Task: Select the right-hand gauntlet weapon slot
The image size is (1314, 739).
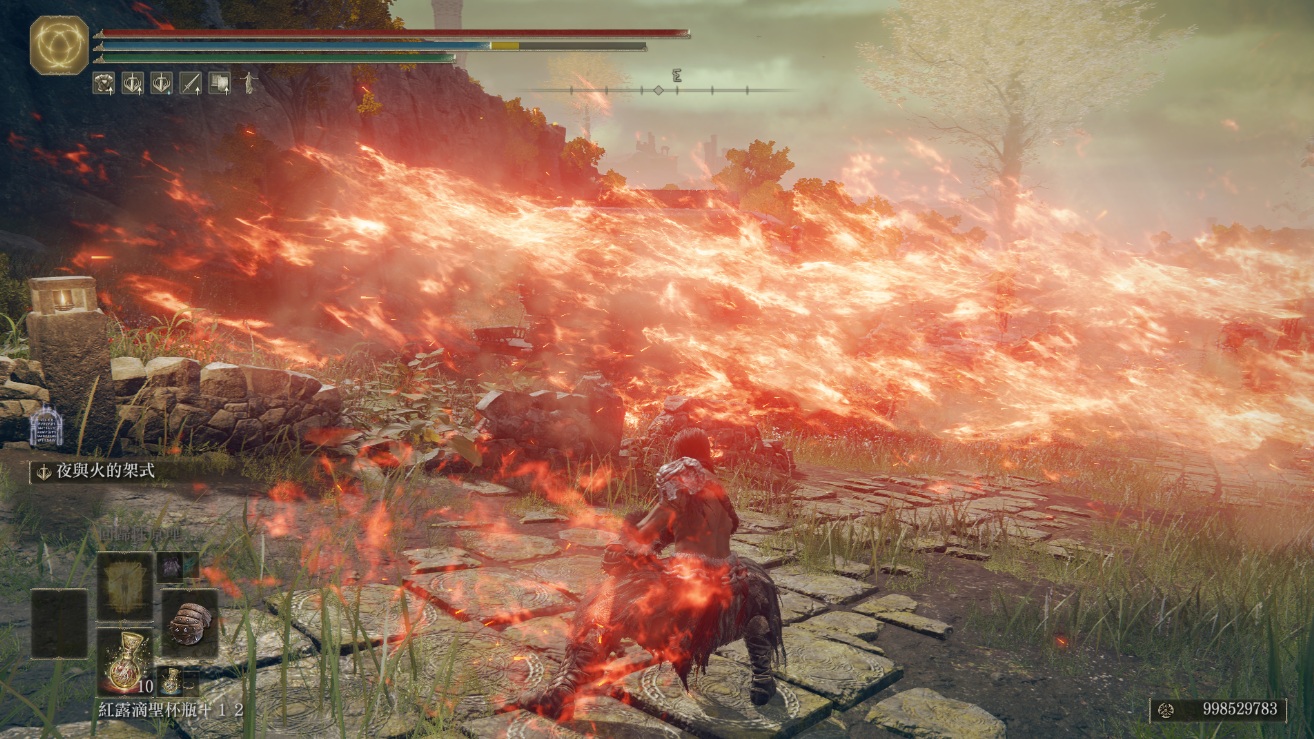Action: [x=189, y=623]
